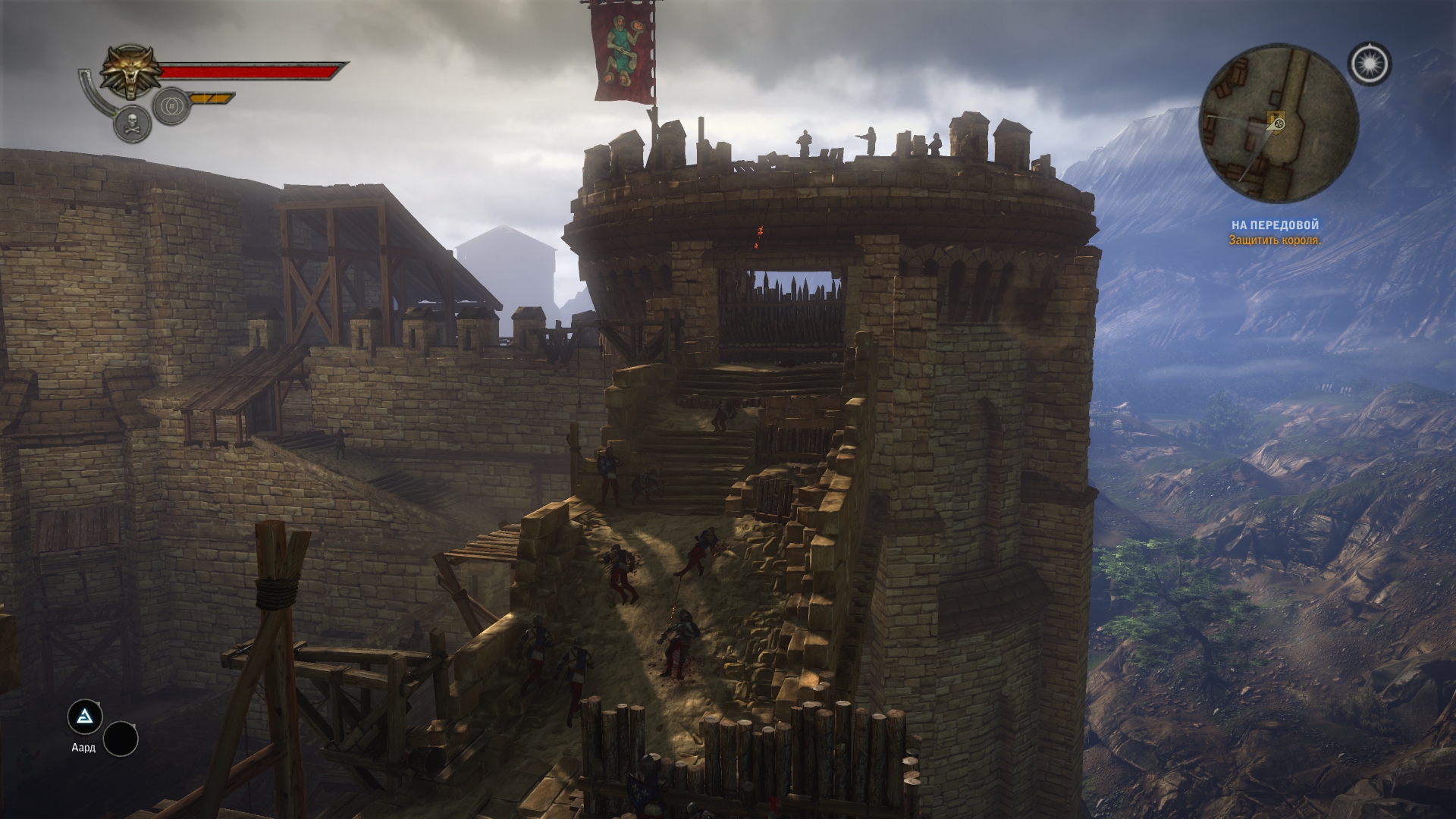Select the Aard sign icon

84,716
